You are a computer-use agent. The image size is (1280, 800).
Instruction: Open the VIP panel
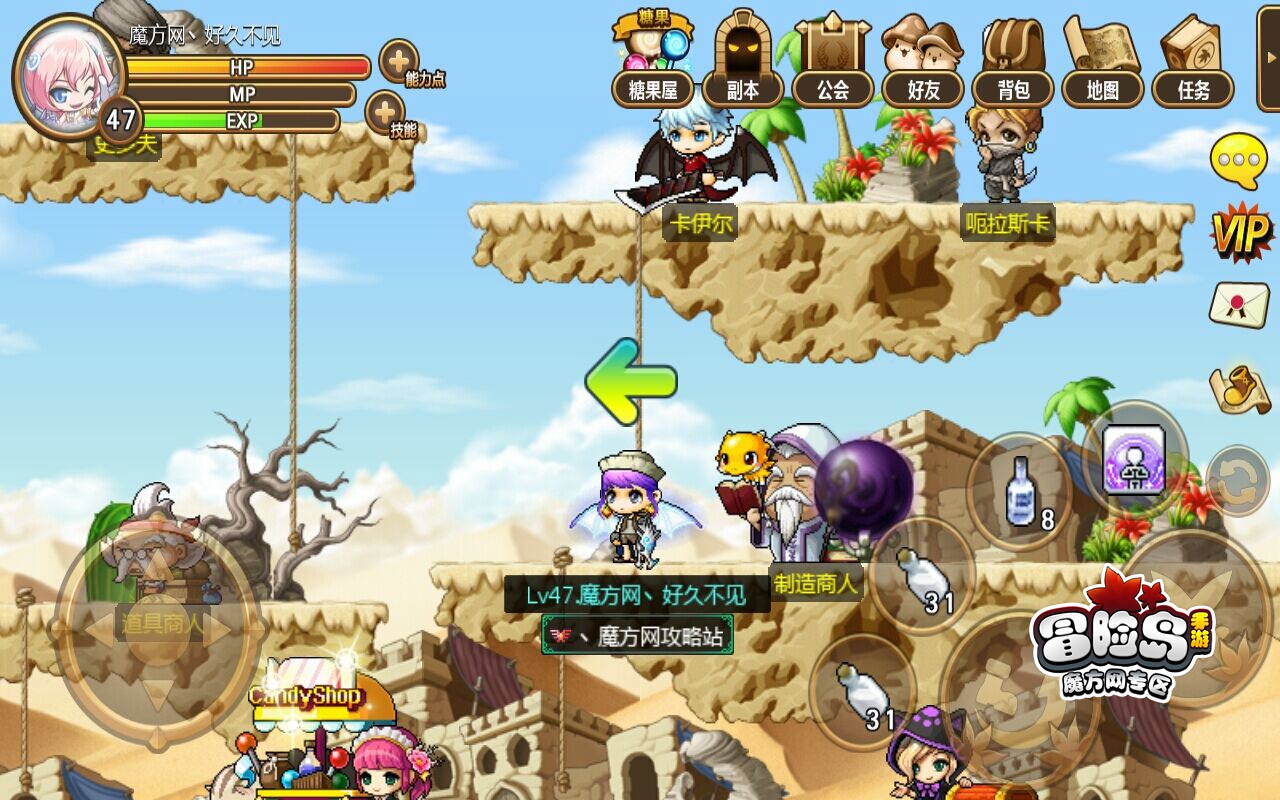point(1240,234)
